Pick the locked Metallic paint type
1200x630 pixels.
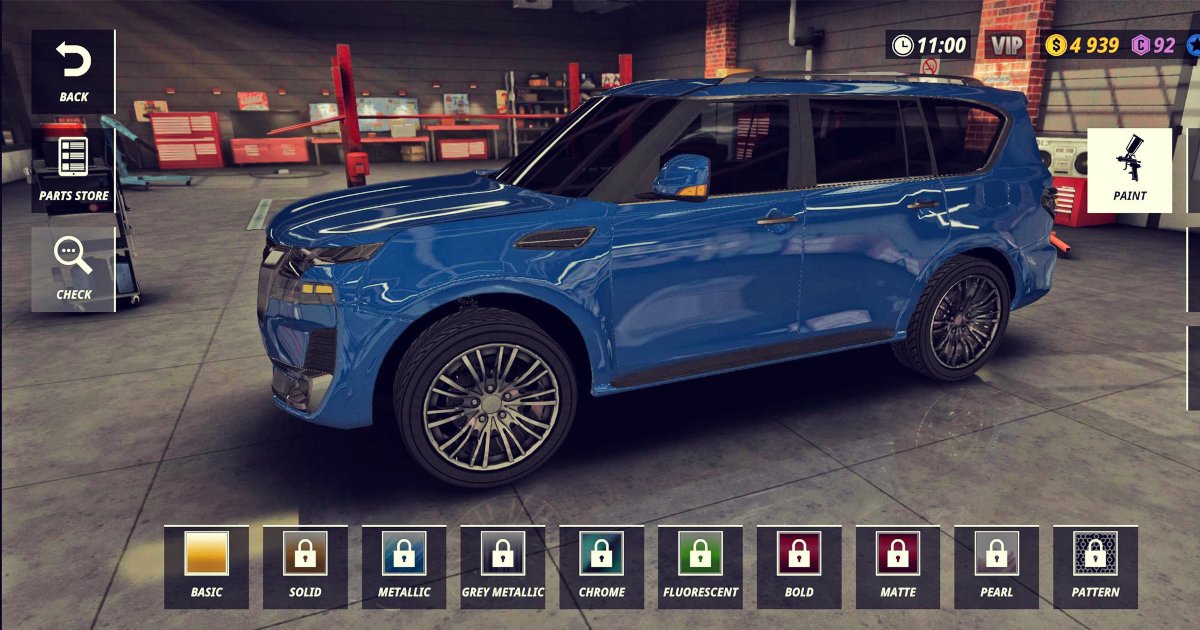pos(404,566)
